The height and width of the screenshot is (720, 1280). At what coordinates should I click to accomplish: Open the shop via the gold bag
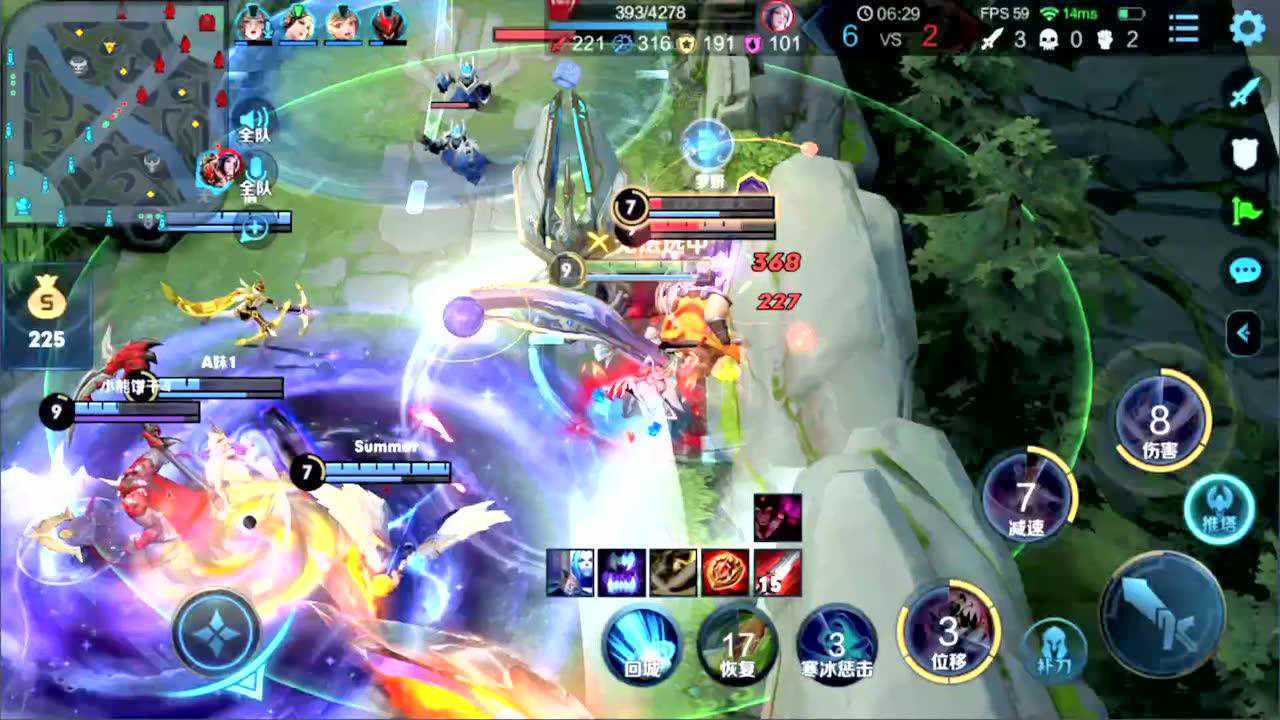click(x=46, y=312)
